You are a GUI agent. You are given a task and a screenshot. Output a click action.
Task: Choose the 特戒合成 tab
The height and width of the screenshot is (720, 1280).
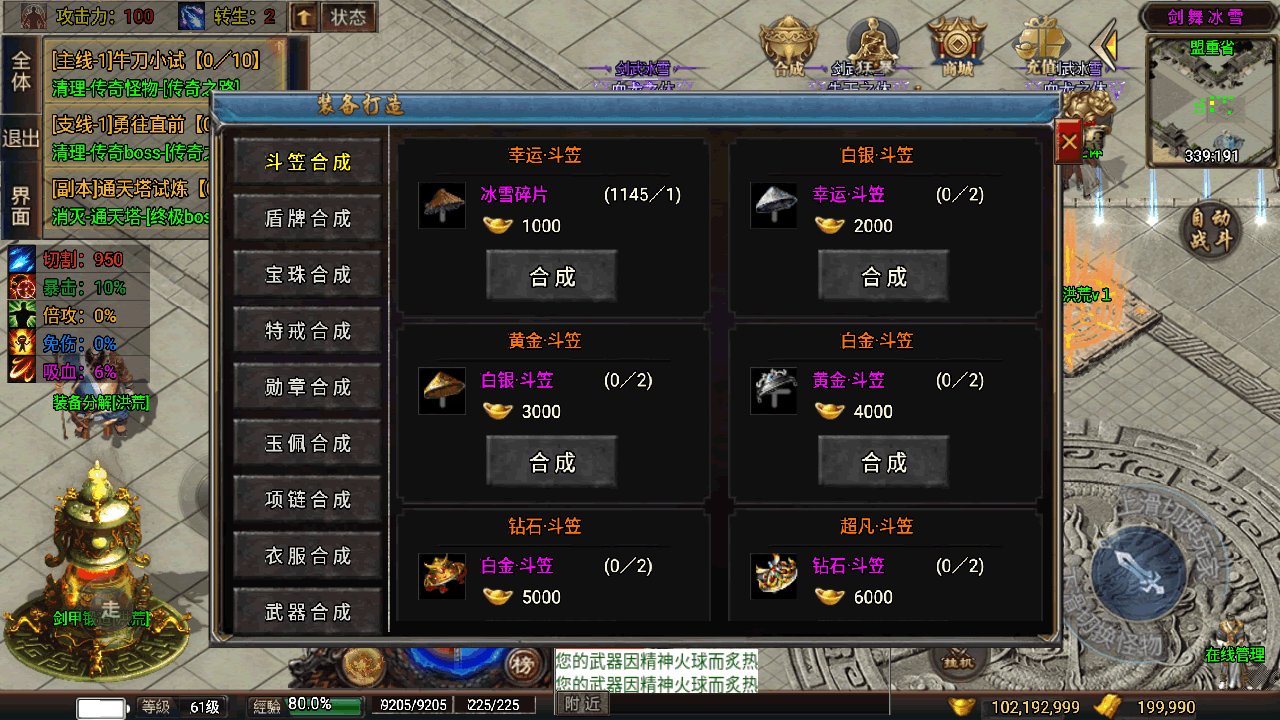308,330
